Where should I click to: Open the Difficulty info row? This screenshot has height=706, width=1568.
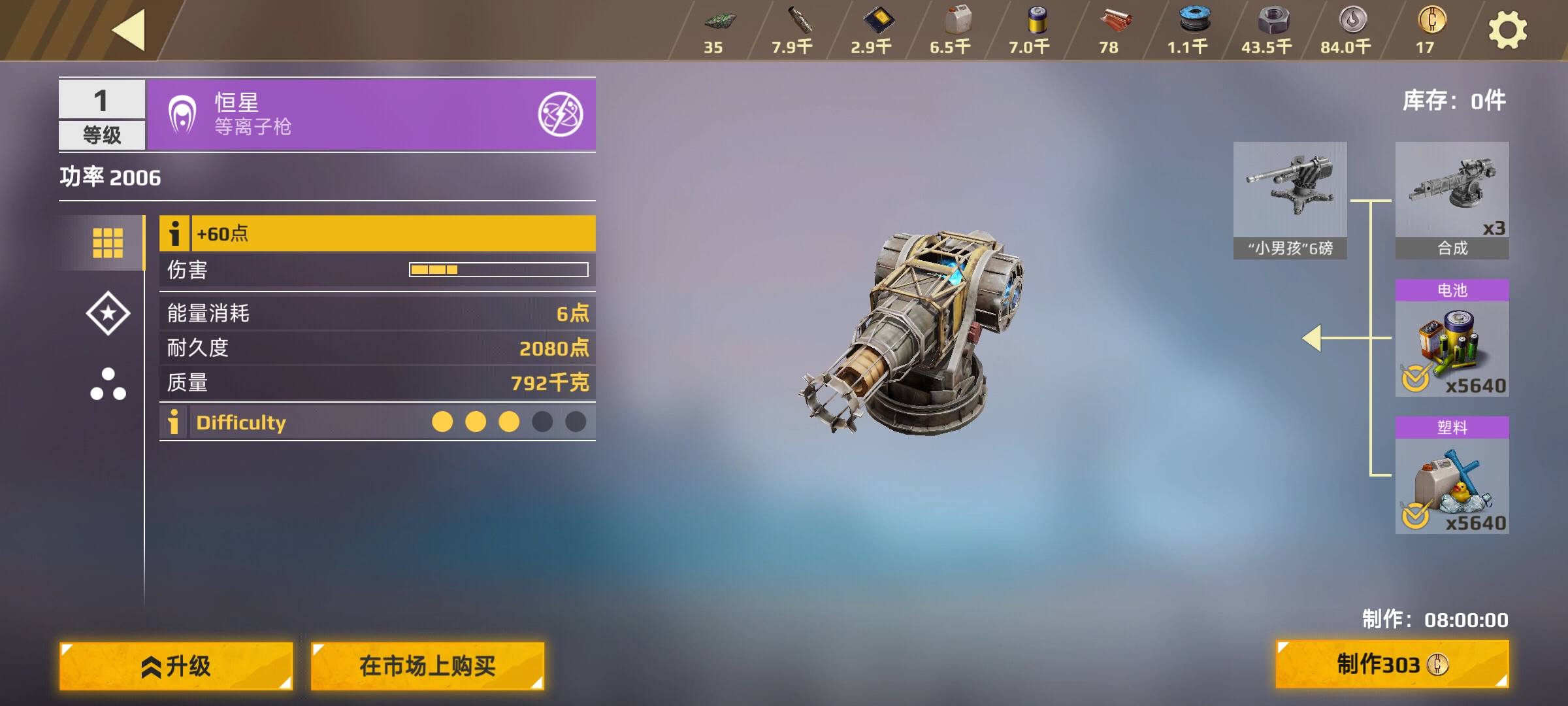coord(174,422)
